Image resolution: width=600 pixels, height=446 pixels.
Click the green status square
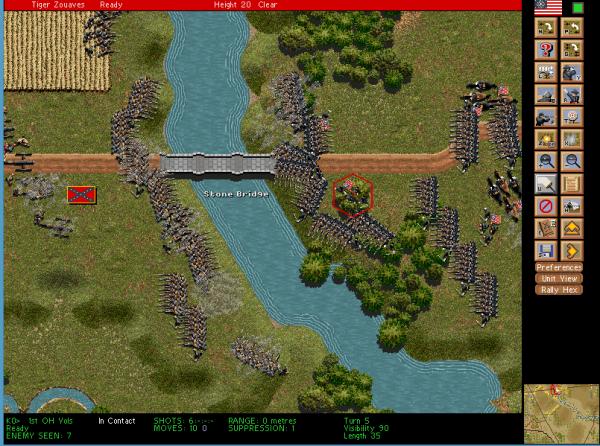tap(578, 8)
